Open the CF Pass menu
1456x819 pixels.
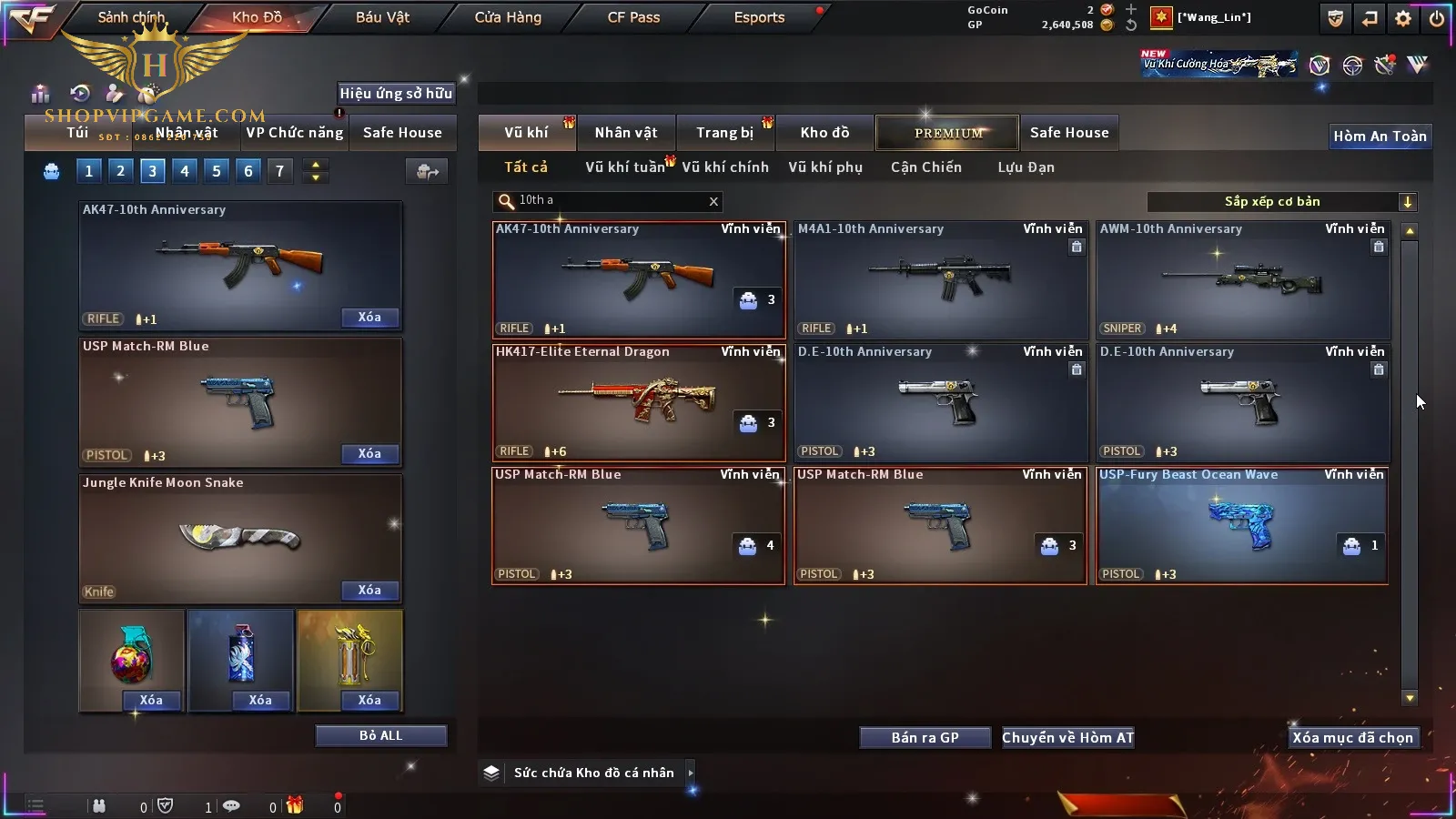pyautogui.click(x=633, y=17)
